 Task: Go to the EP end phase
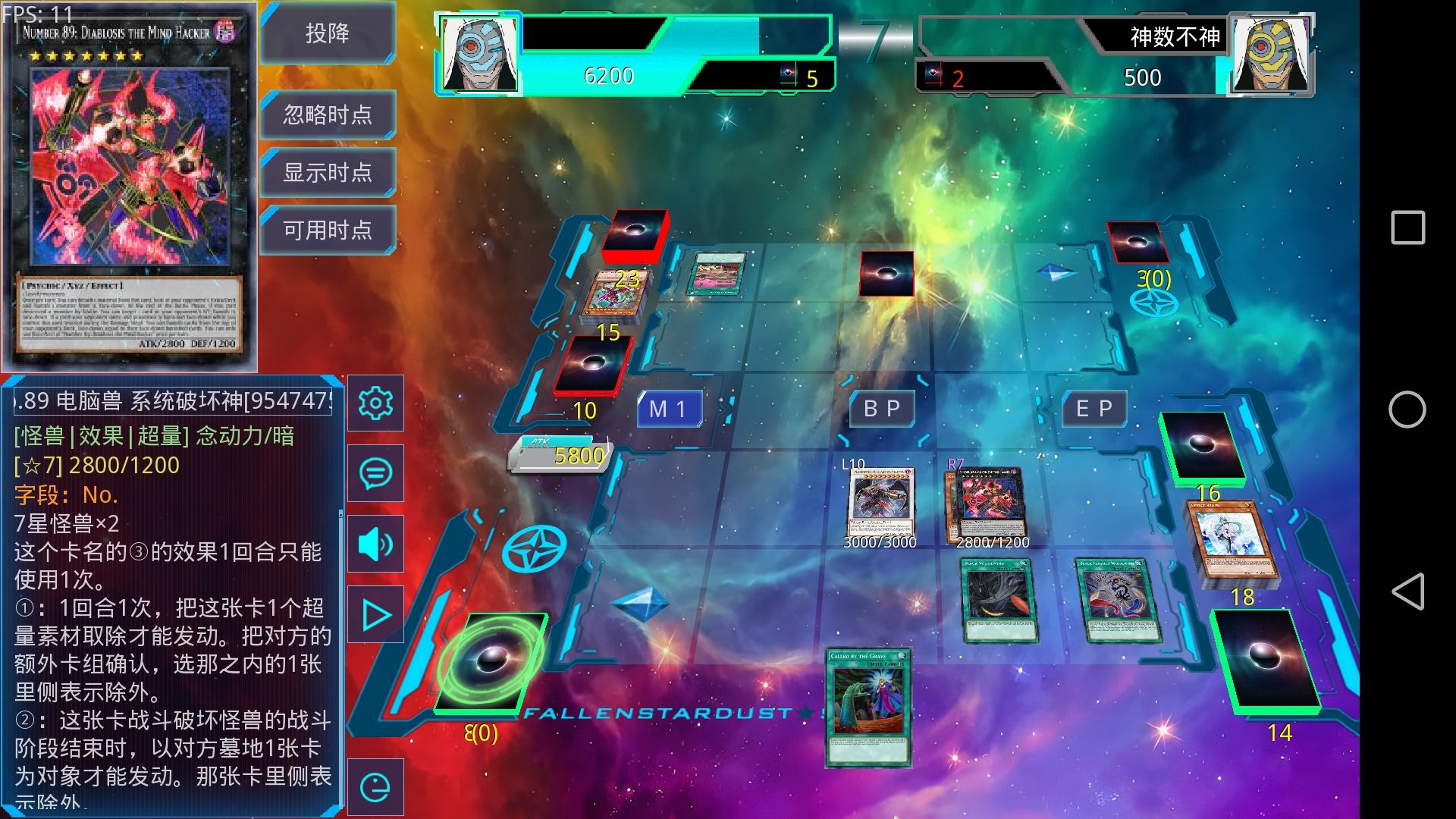click(x=1094, y=409)
